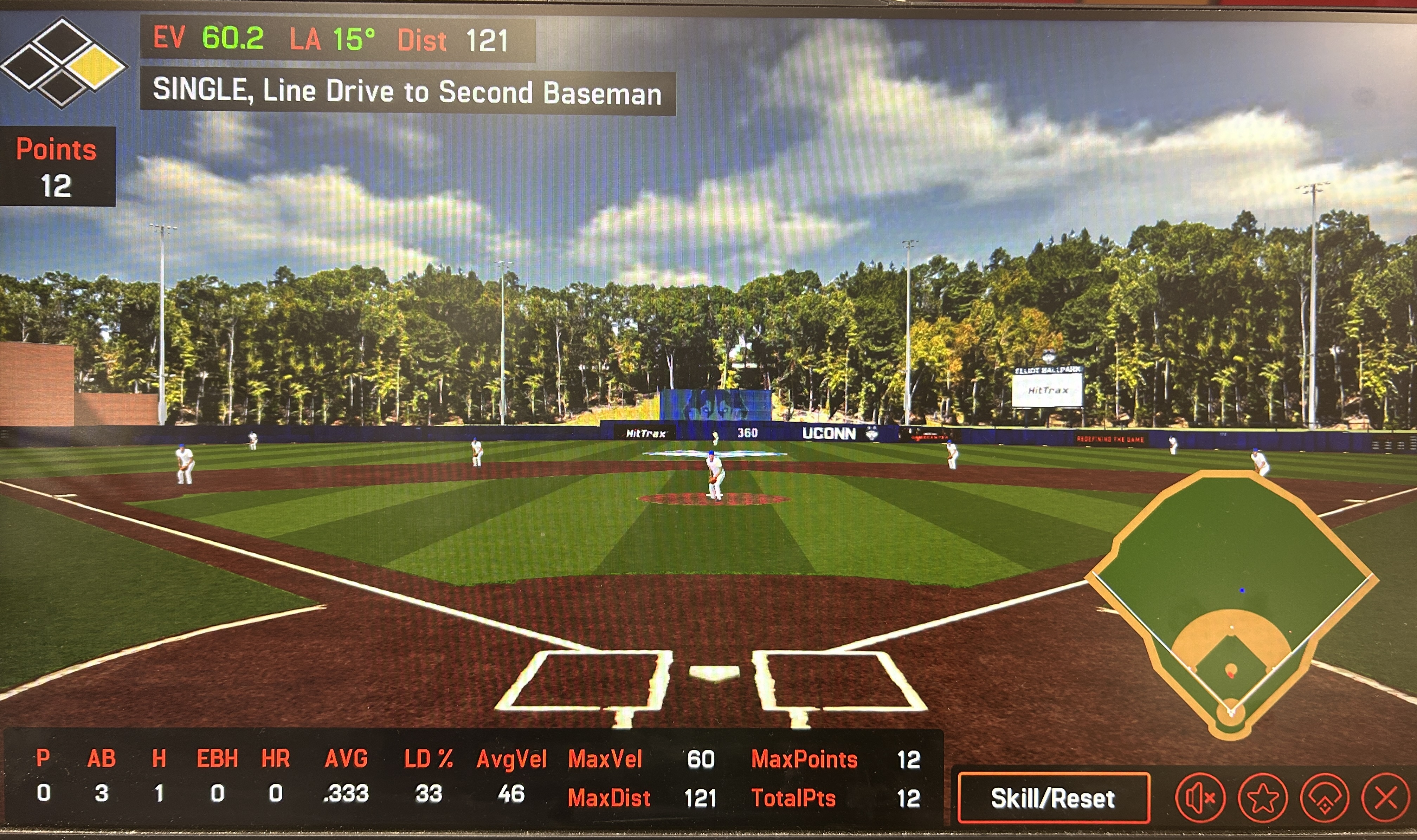Toggle the muted speaker sound icon
The height and width of the screenshot is (840, 1417).
(x=1200, y=797)
